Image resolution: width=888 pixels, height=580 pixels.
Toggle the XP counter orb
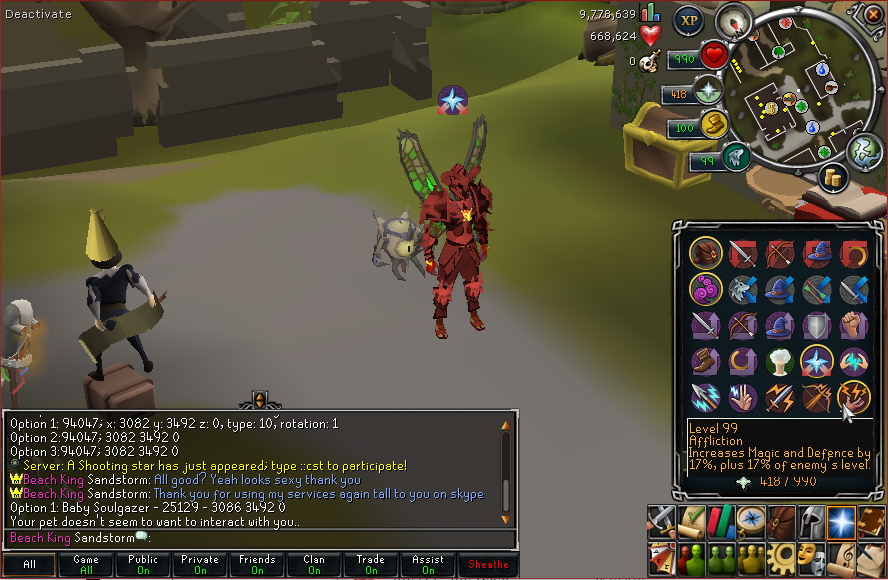pos(688,19)
